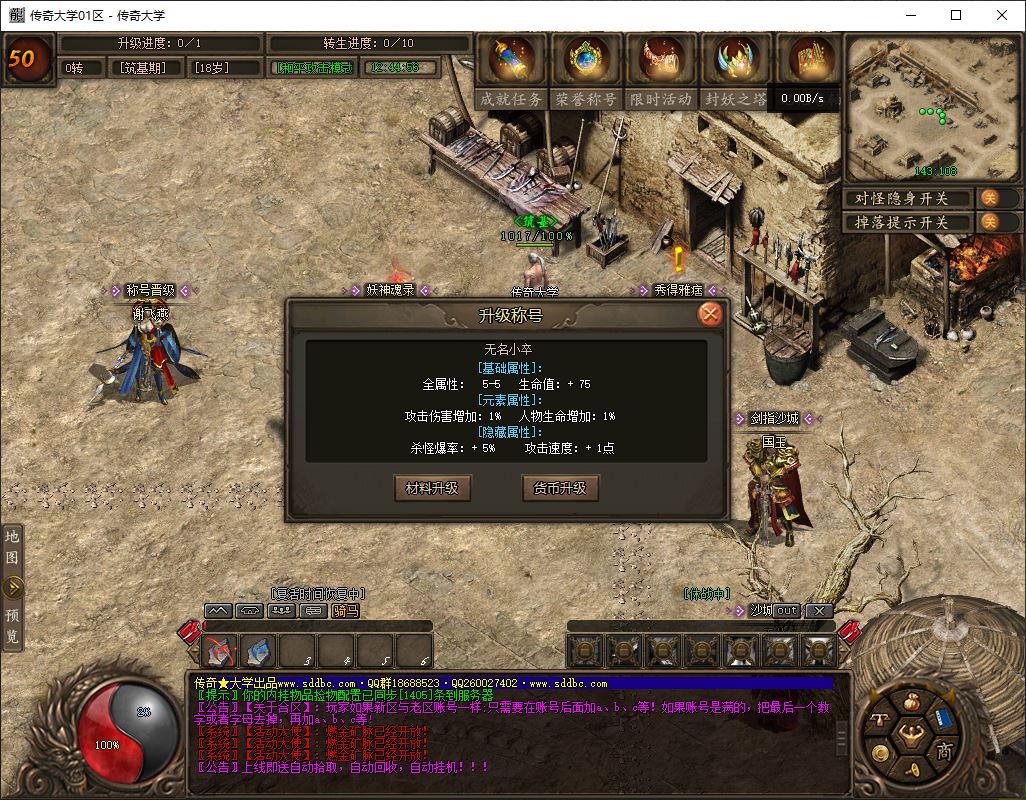Expand the 地图预览 map preview side tab
Image resolution: width=1026 pixels, height=800 pixels.
13,587
